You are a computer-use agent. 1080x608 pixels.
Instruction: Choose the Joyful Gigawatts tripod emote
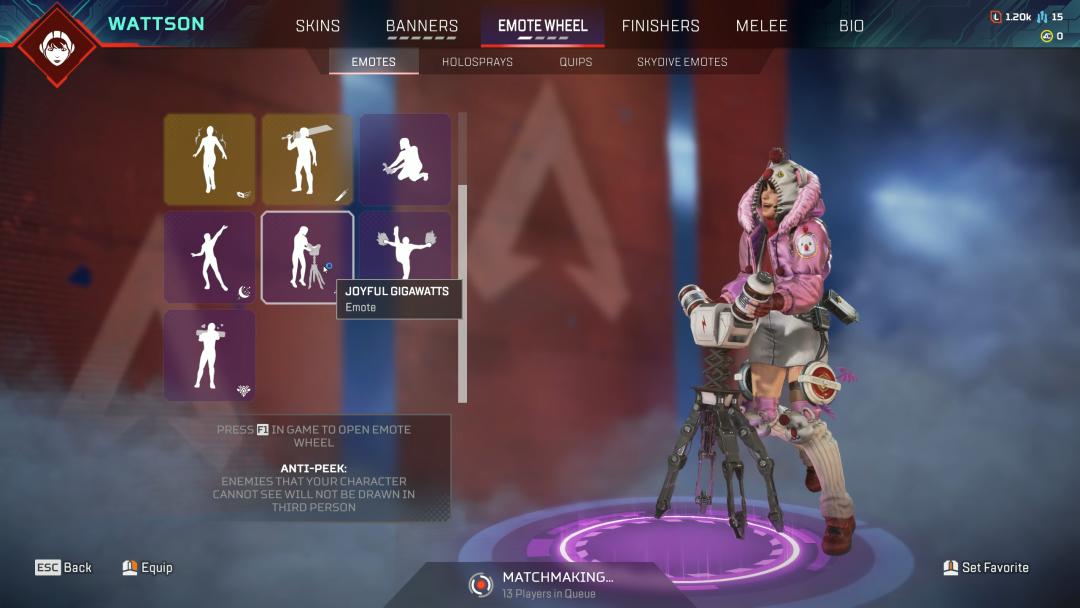307,257
